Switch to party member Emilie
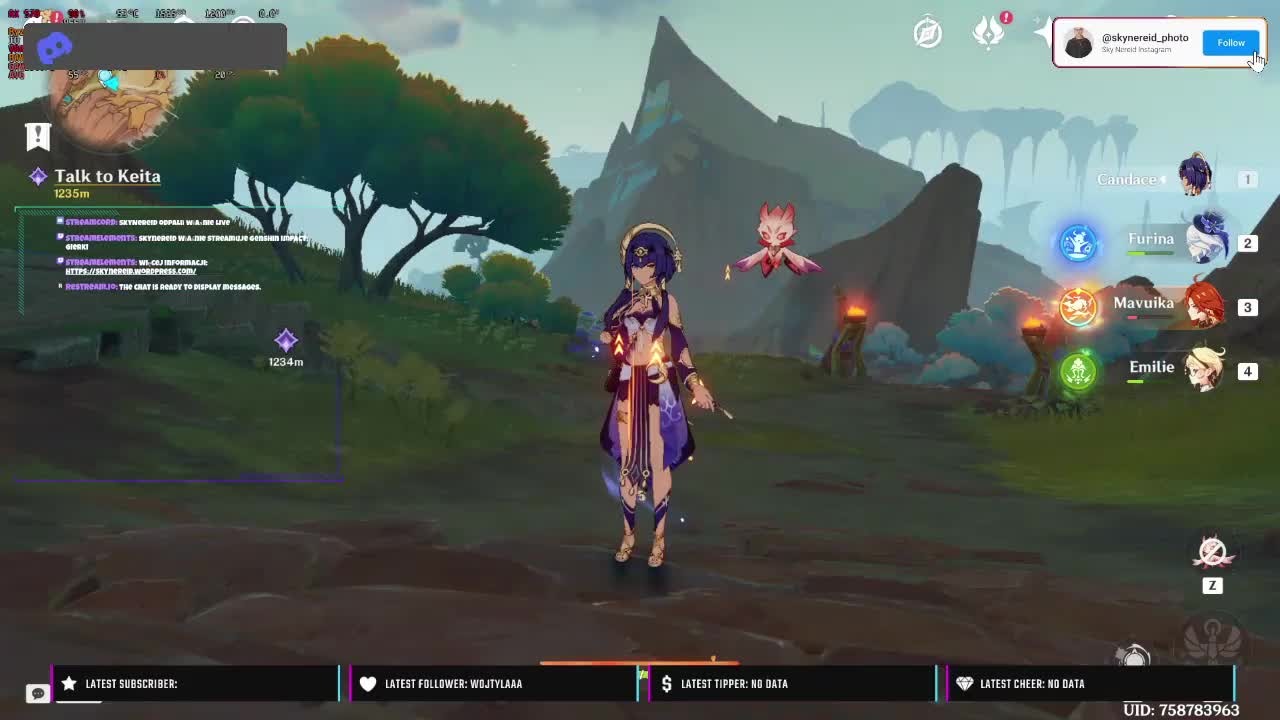This screenshot has height=720, width=1280. (1204, 370)
